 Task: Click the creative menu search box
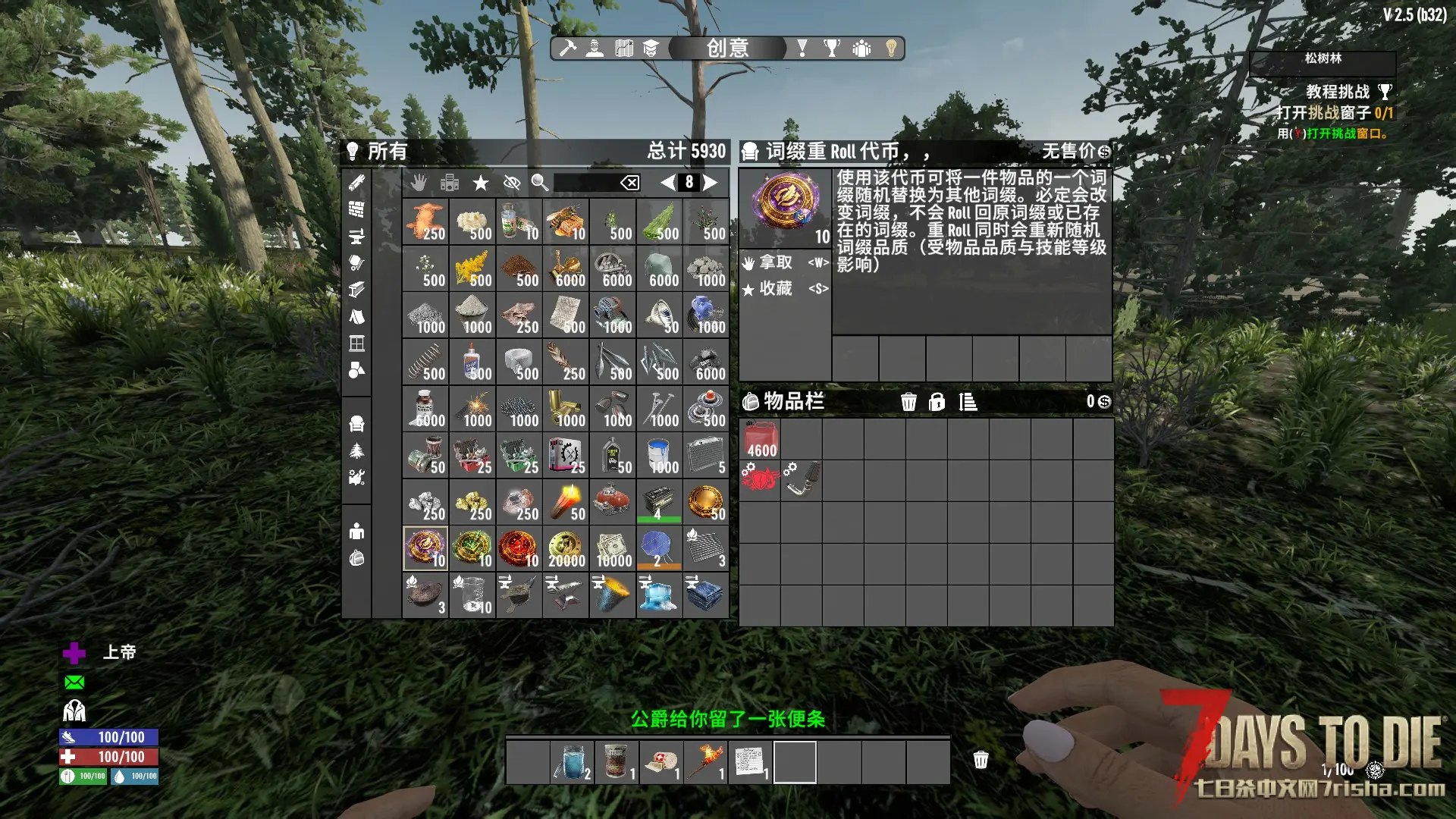(x=585, y=183)
